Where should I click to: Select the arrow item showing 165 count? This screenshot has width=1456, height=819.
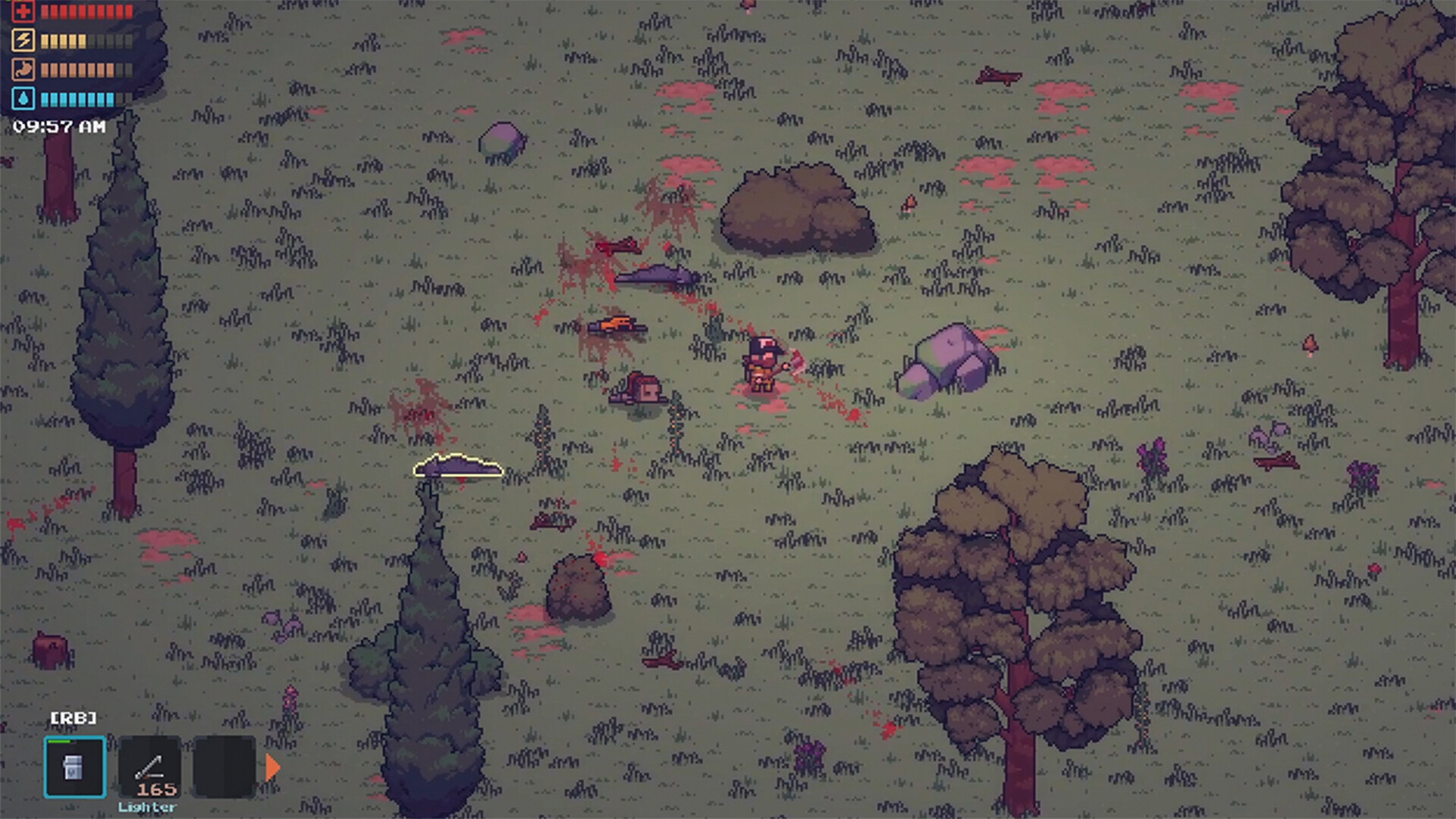[x=149, y=767]
